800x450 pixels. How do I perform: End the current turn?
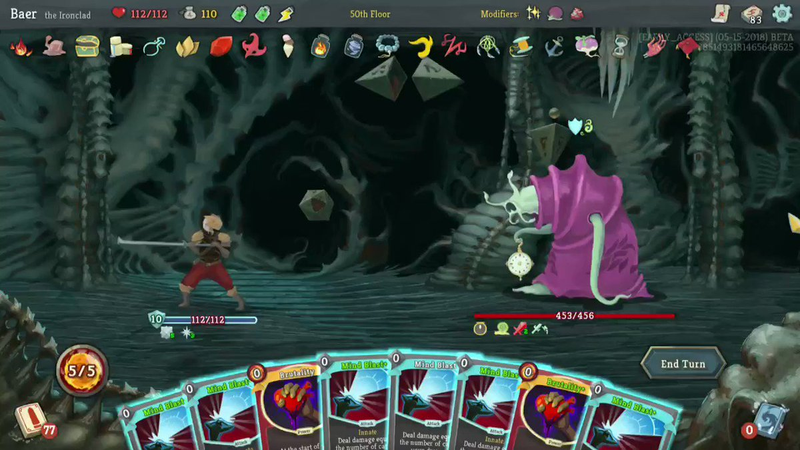[683, 364]
